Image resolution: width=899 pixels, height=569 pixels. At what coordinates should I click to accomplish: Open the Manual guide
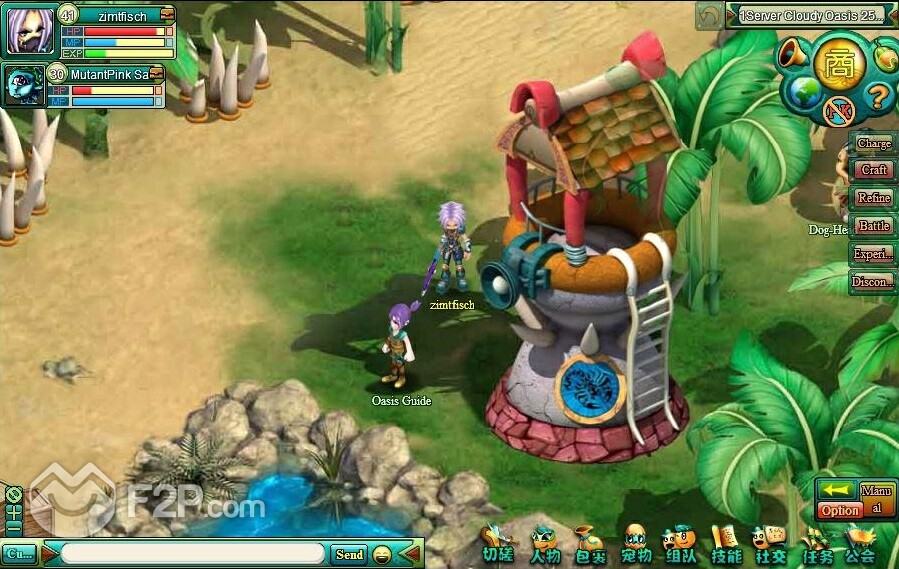877,499
